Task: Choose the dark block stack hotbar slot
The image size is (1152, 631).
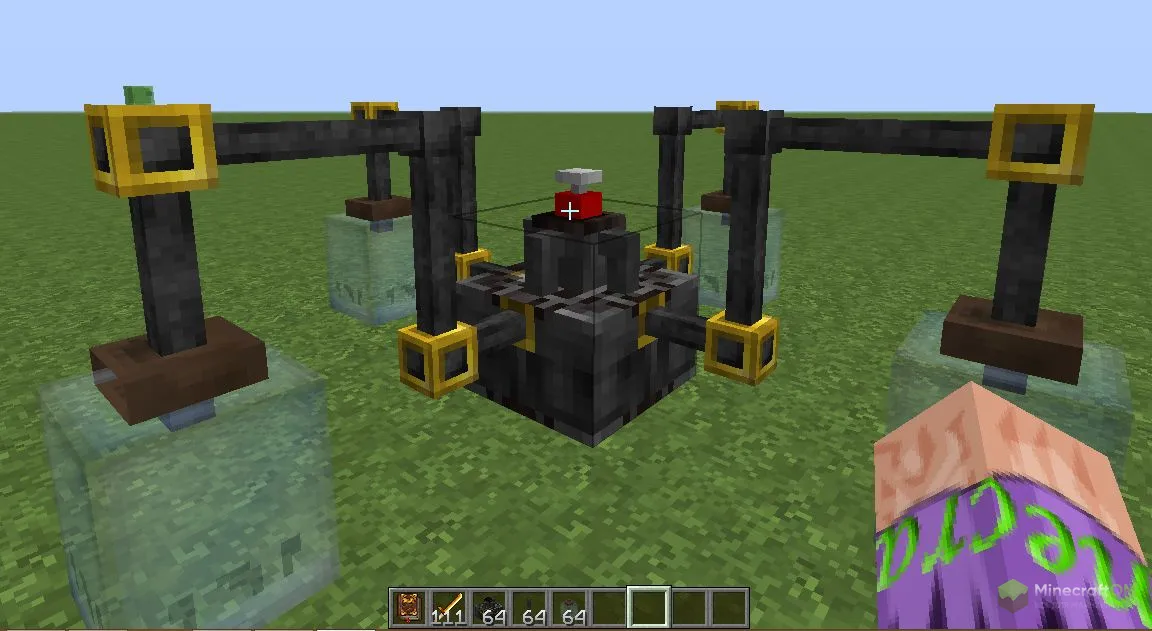Action: click(x=488, y=608)
